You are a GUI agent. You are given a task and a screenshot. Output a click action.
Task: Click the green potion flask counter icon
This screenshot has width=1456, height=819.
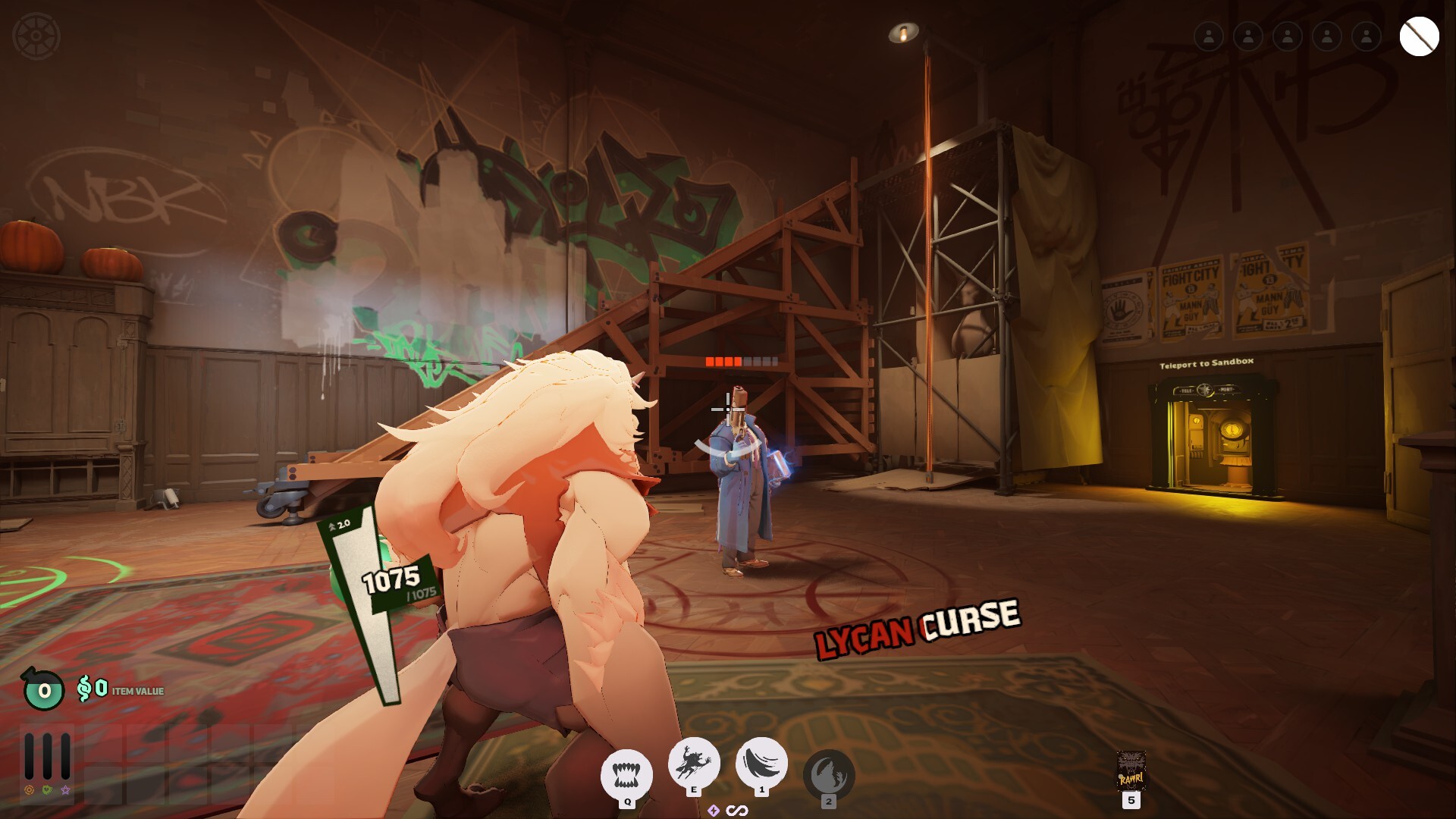click(x=42, y=690)
